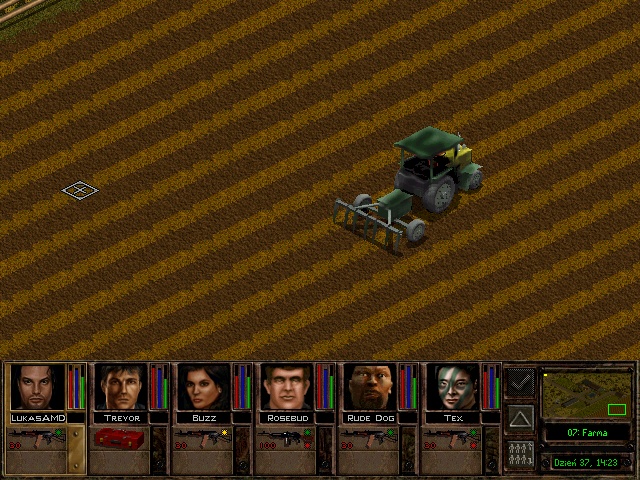Choose Buzz's portrait
The image size is (640, 480).
pyautogui.click(x=204, y=387)
